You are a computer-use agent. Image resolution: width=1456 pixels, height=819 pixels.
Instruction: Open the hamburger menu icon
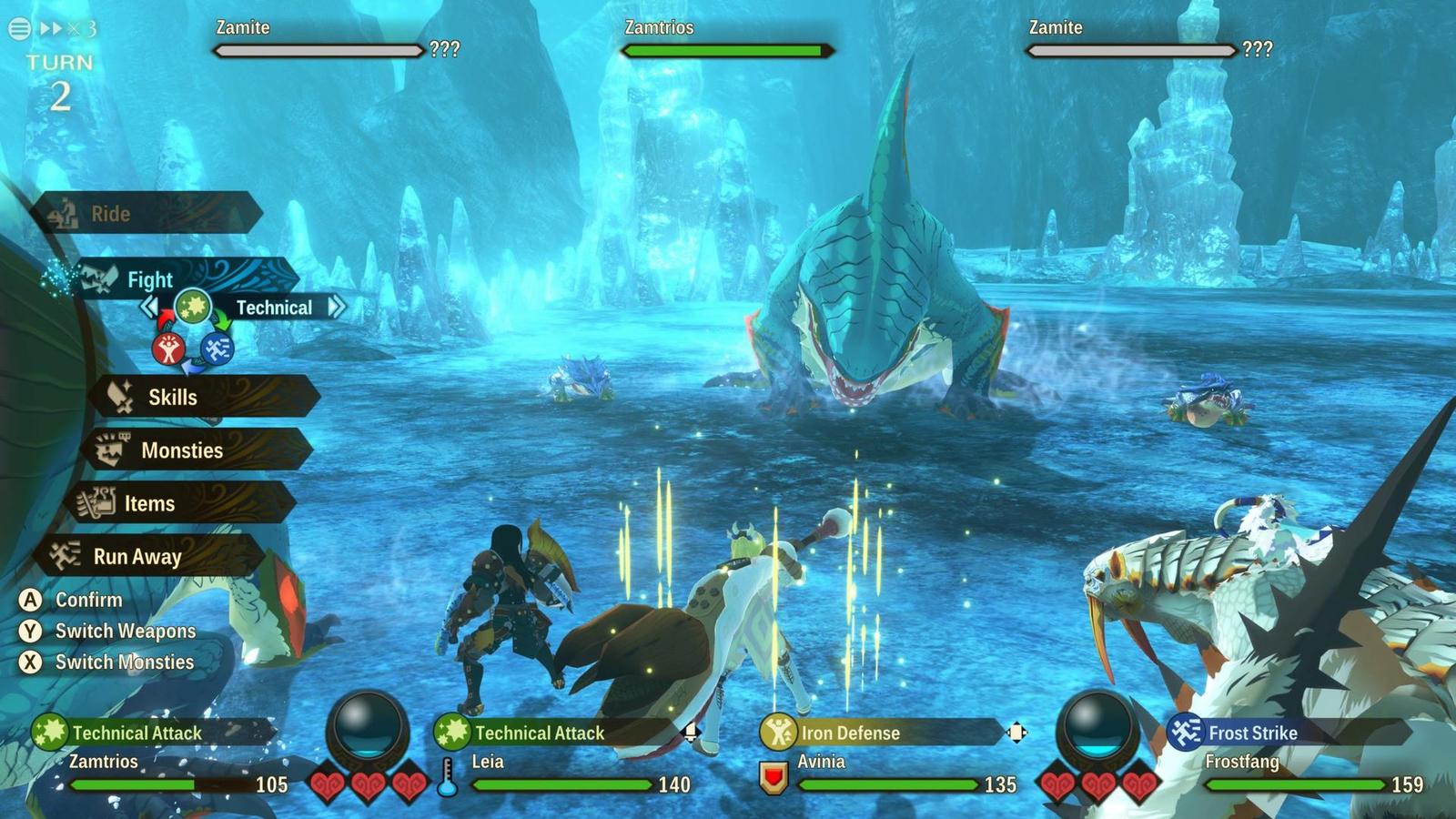[x=19, y=28]
